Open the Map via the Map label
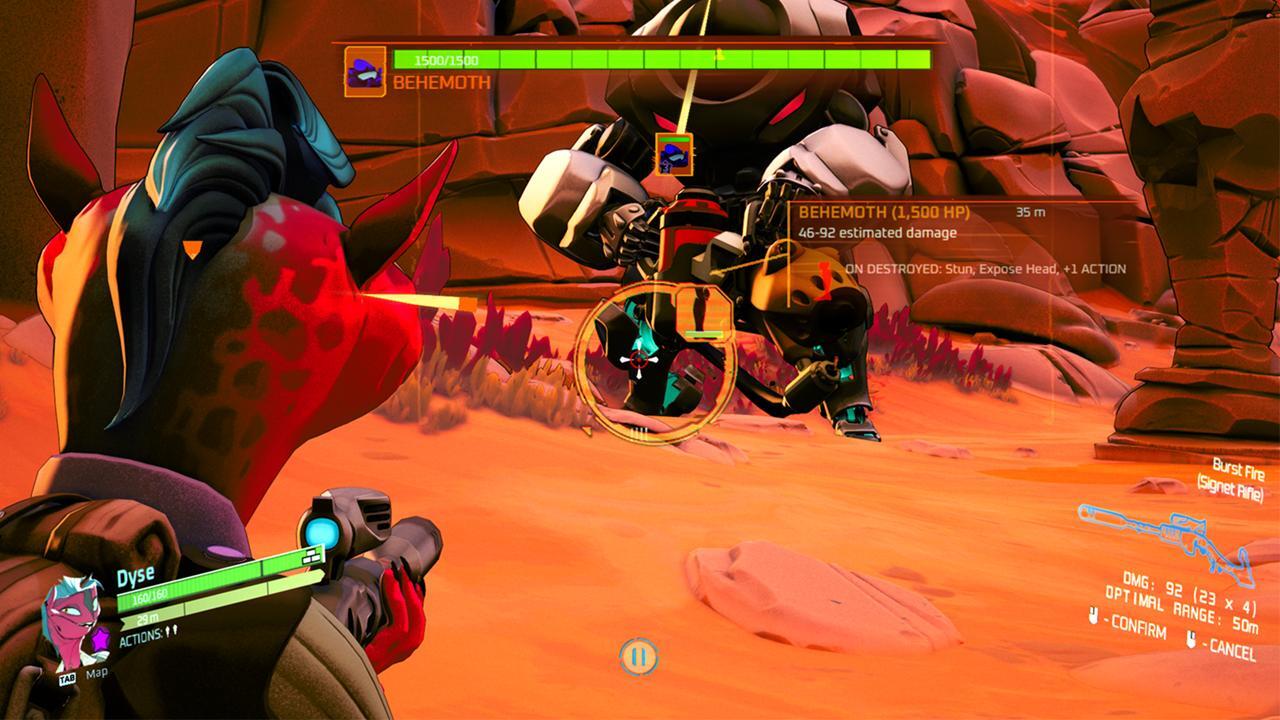The image size is (1280, 720). [x=97, y=675]
